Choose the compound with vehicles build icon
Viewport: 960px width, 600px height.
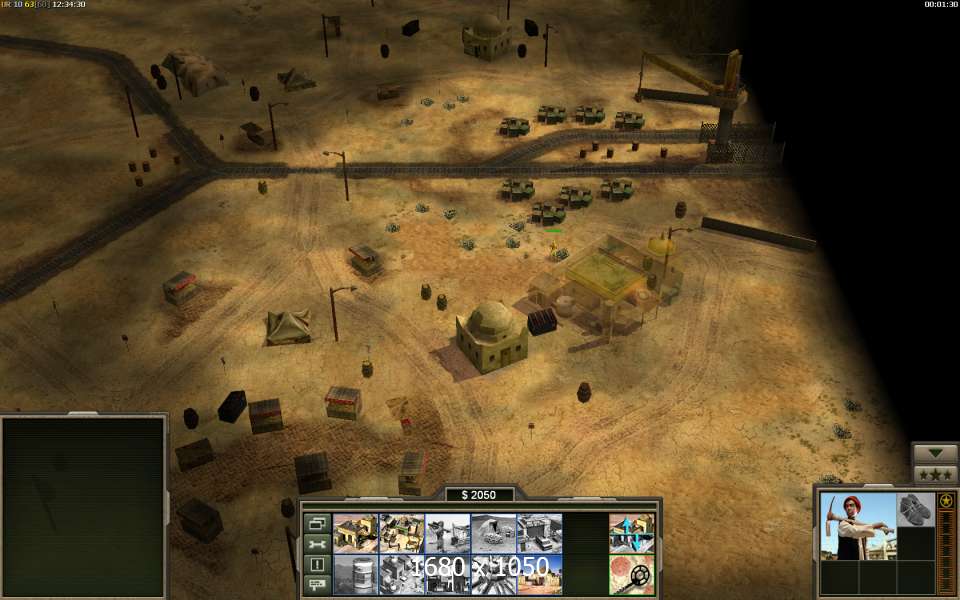[x=402, y=533]
